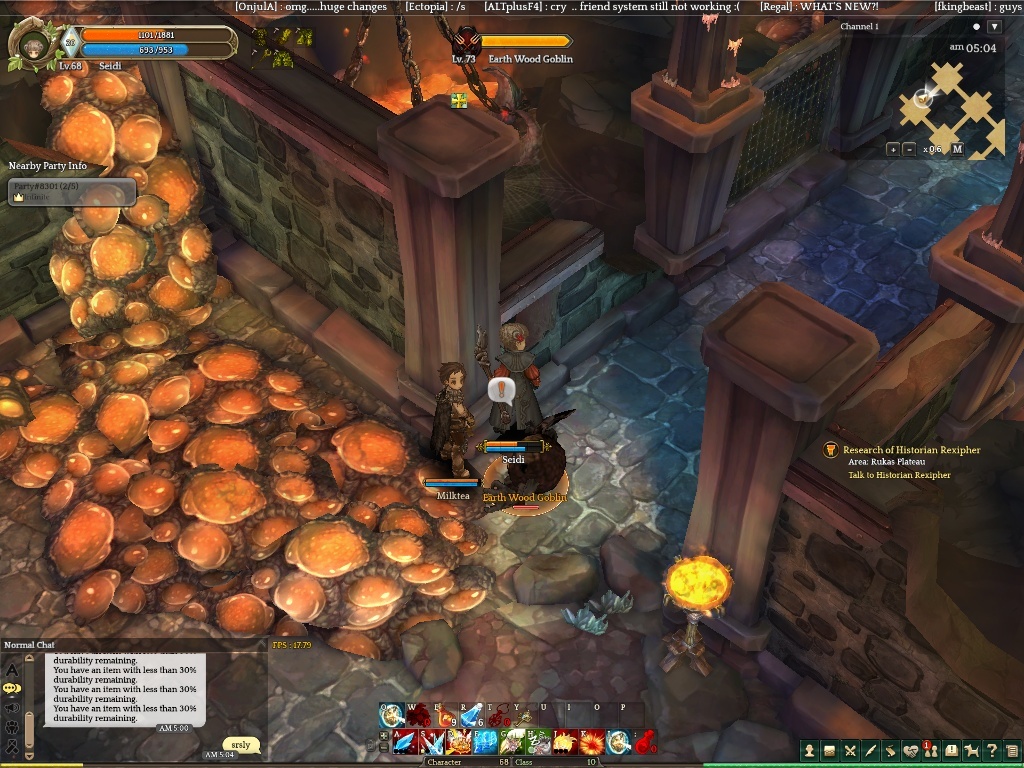This screenshot has height=768, width=1024.
Task: Click the Party#8301 nearby party entry
Action: tap(71, 191)
